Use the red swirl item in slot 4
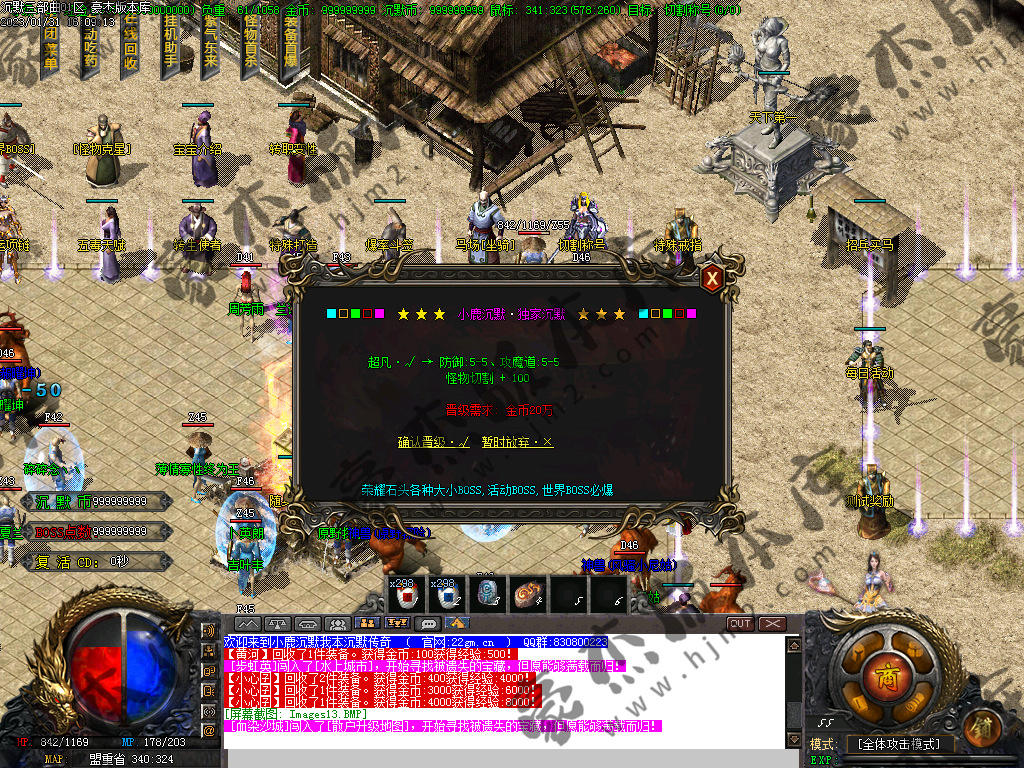The height and width of the screenshot is (768, 1024). tap(528, 595)
